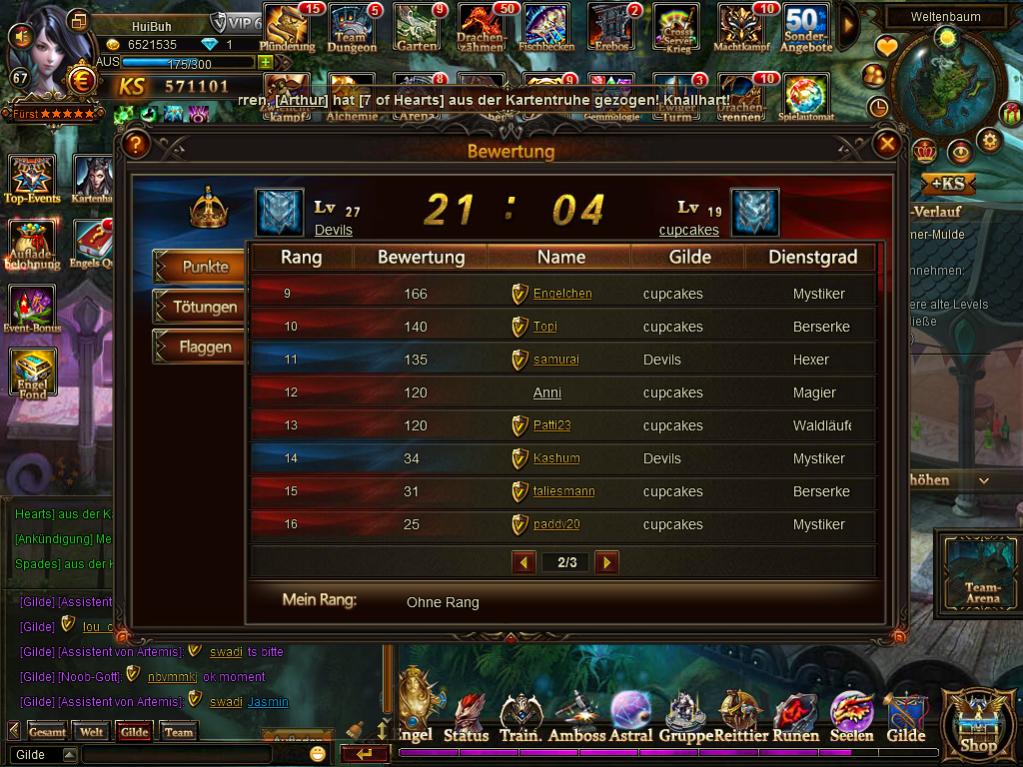
Task: Open the Engel Fond chest icon
Action: (x=33, y=372)
